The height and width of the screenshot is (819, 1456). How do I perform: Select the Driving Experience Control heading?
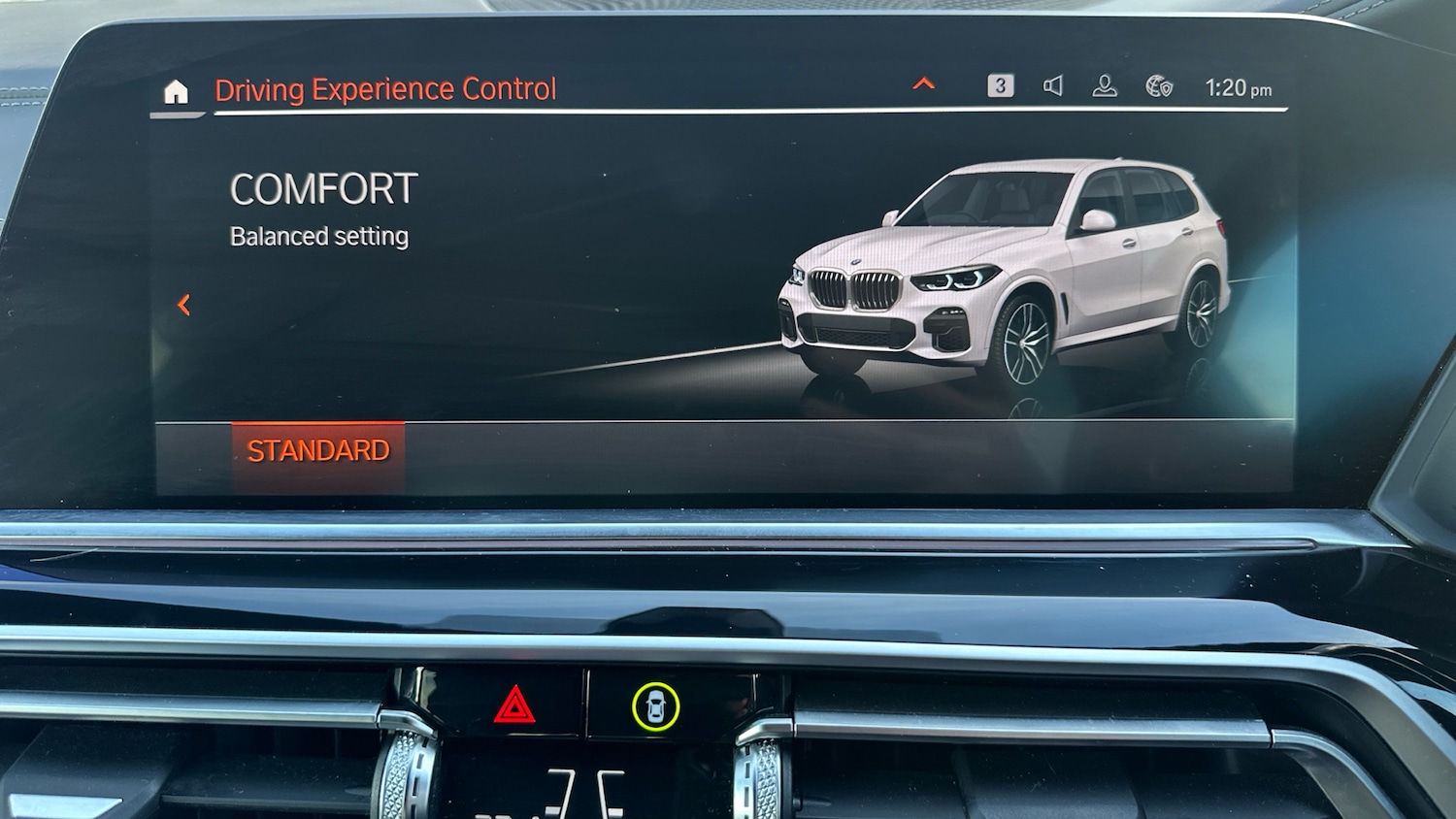[x=385, y=89]
